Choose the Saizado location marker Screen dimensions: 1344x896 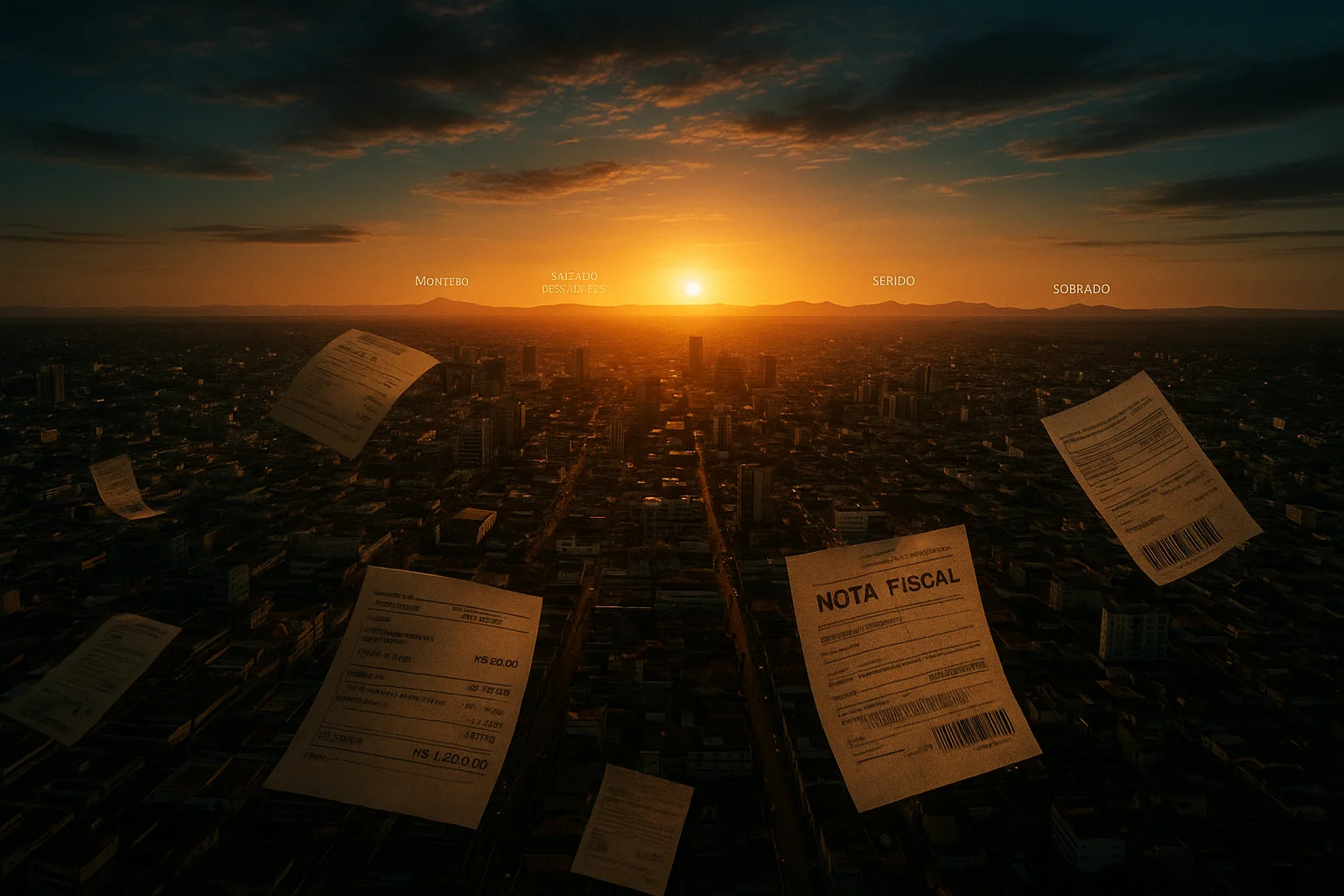click(574, 276)
